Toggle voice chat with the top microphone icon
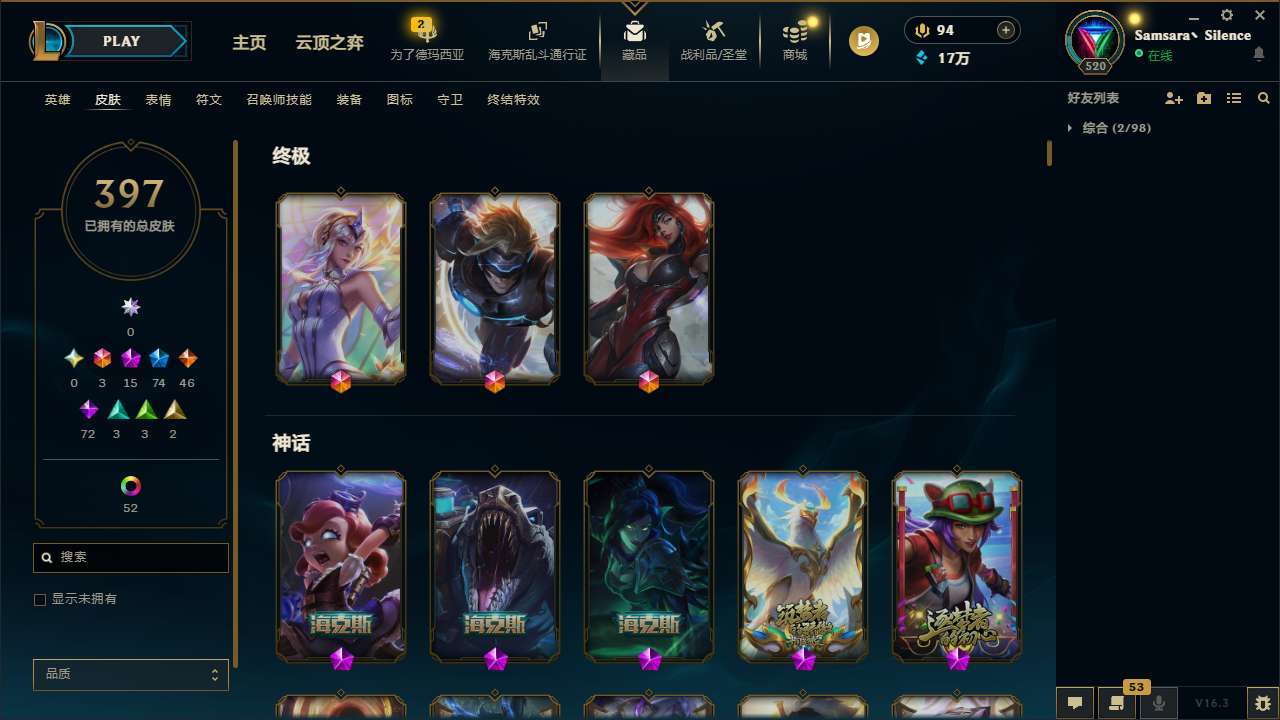 [920, 30]
